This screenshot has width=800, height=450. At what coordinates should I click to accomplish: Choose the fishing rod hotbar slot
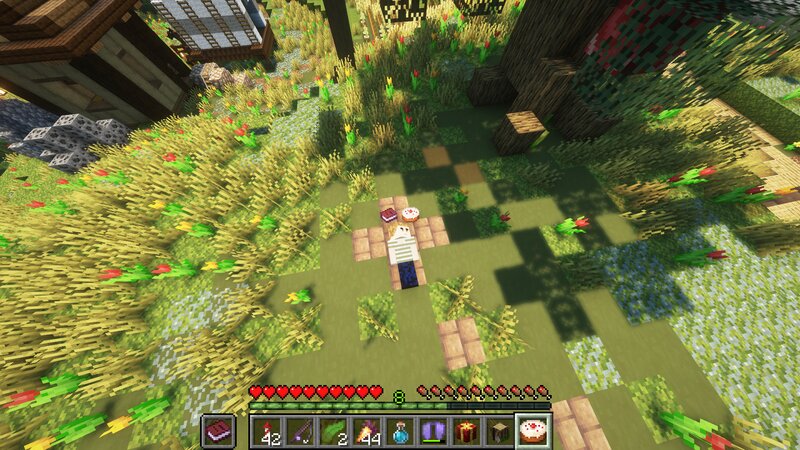click(299, 431)
